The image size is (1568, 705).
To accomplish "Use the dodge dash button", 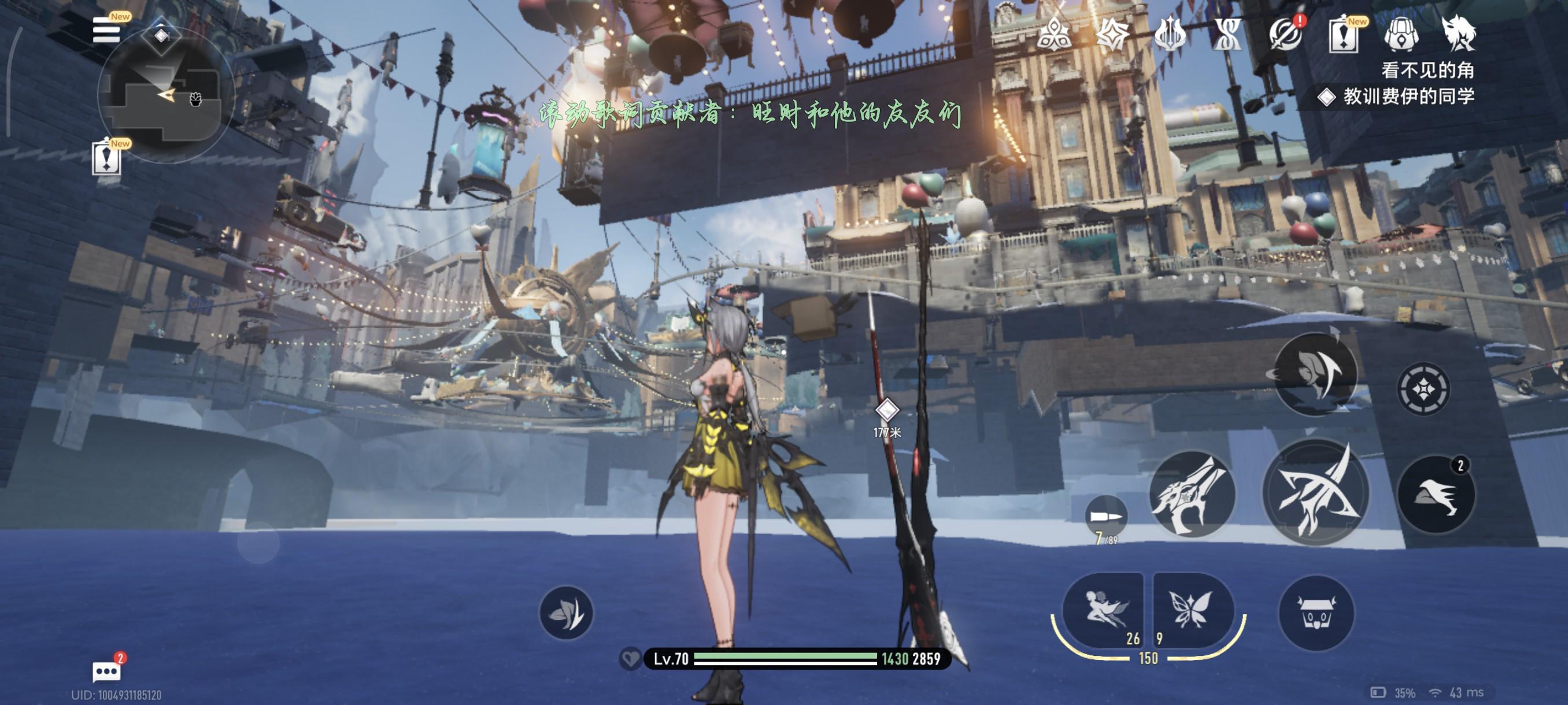I will (x=1436, y=494).
